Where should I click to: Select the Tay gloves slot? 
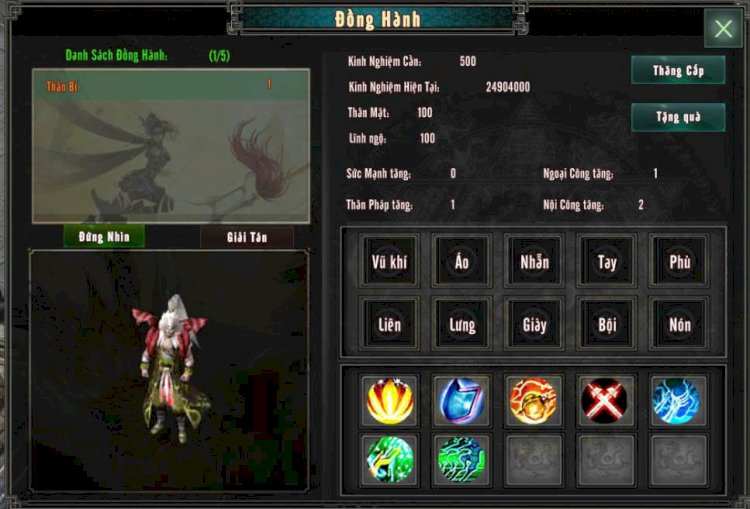click(x=607, y=263)
